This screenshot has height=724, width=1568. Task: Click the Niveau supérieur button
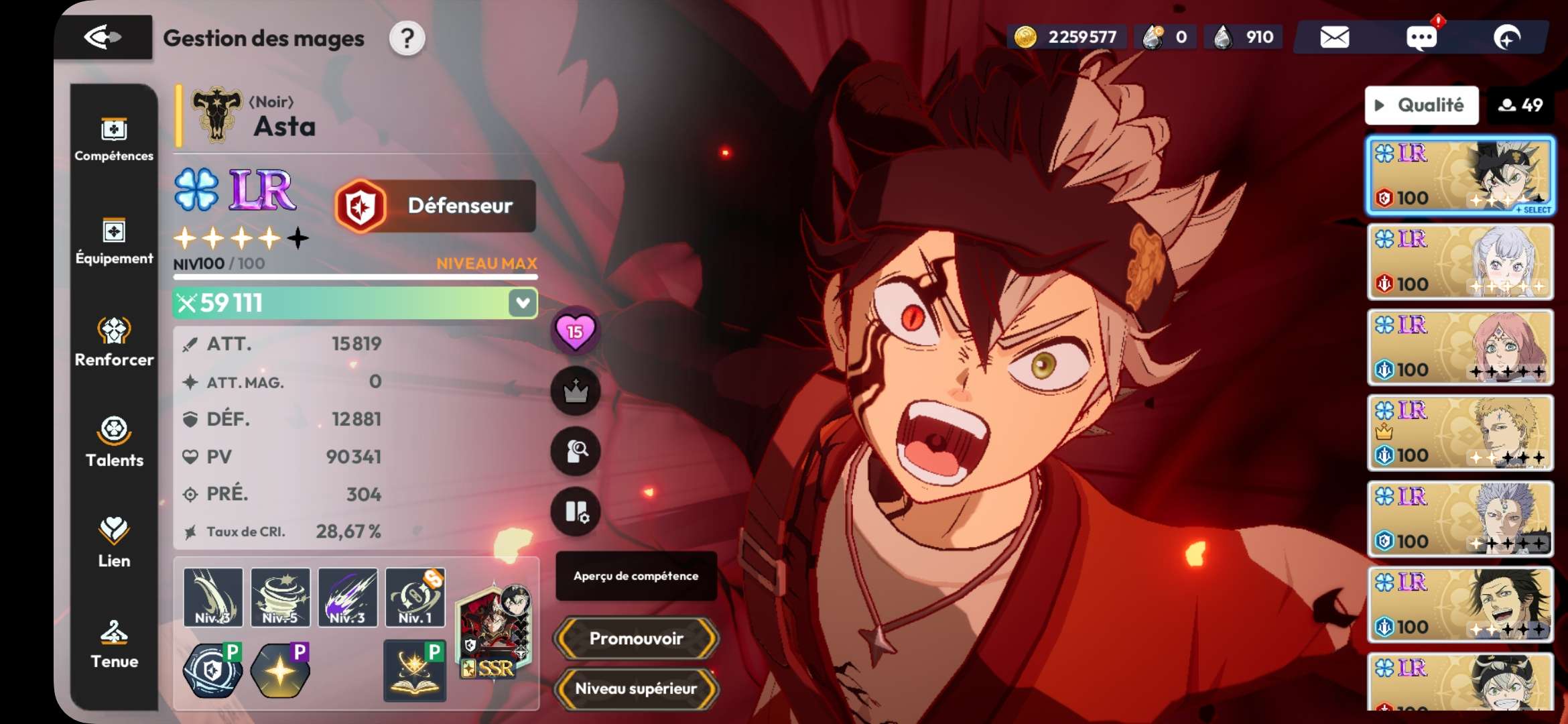click(636, 688)
